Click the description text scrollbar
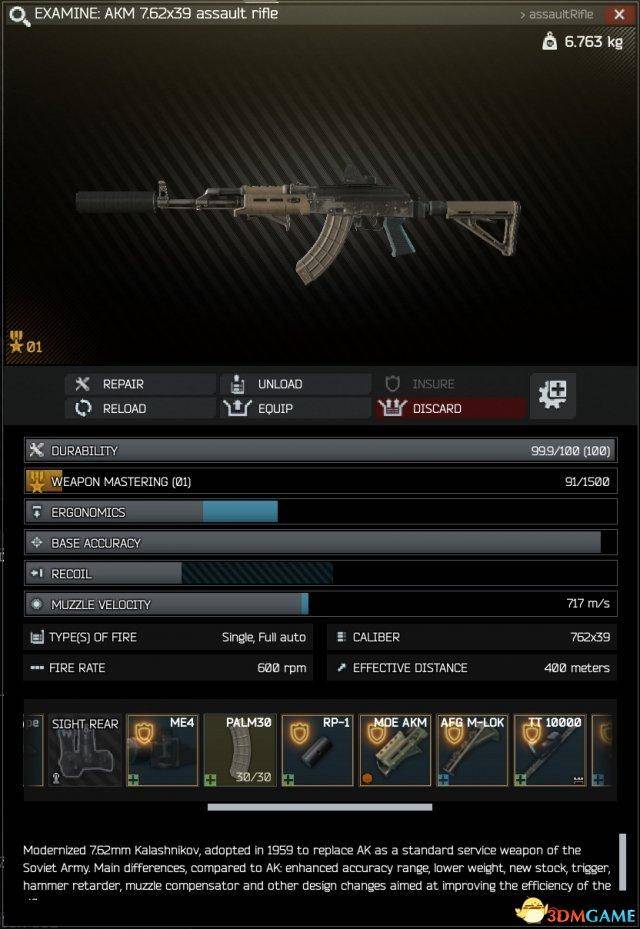Viewport: 640px width, 929px height. pyautogui.click(x=622, y=861)
